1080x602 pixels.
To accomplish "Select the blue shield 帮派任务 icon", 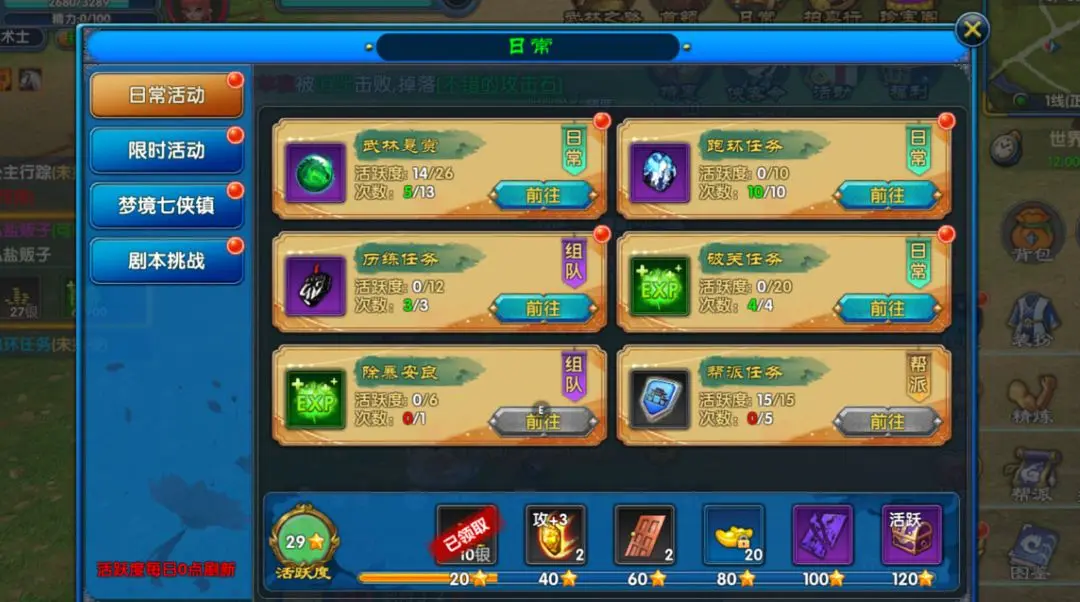I will tap(660, 400).
